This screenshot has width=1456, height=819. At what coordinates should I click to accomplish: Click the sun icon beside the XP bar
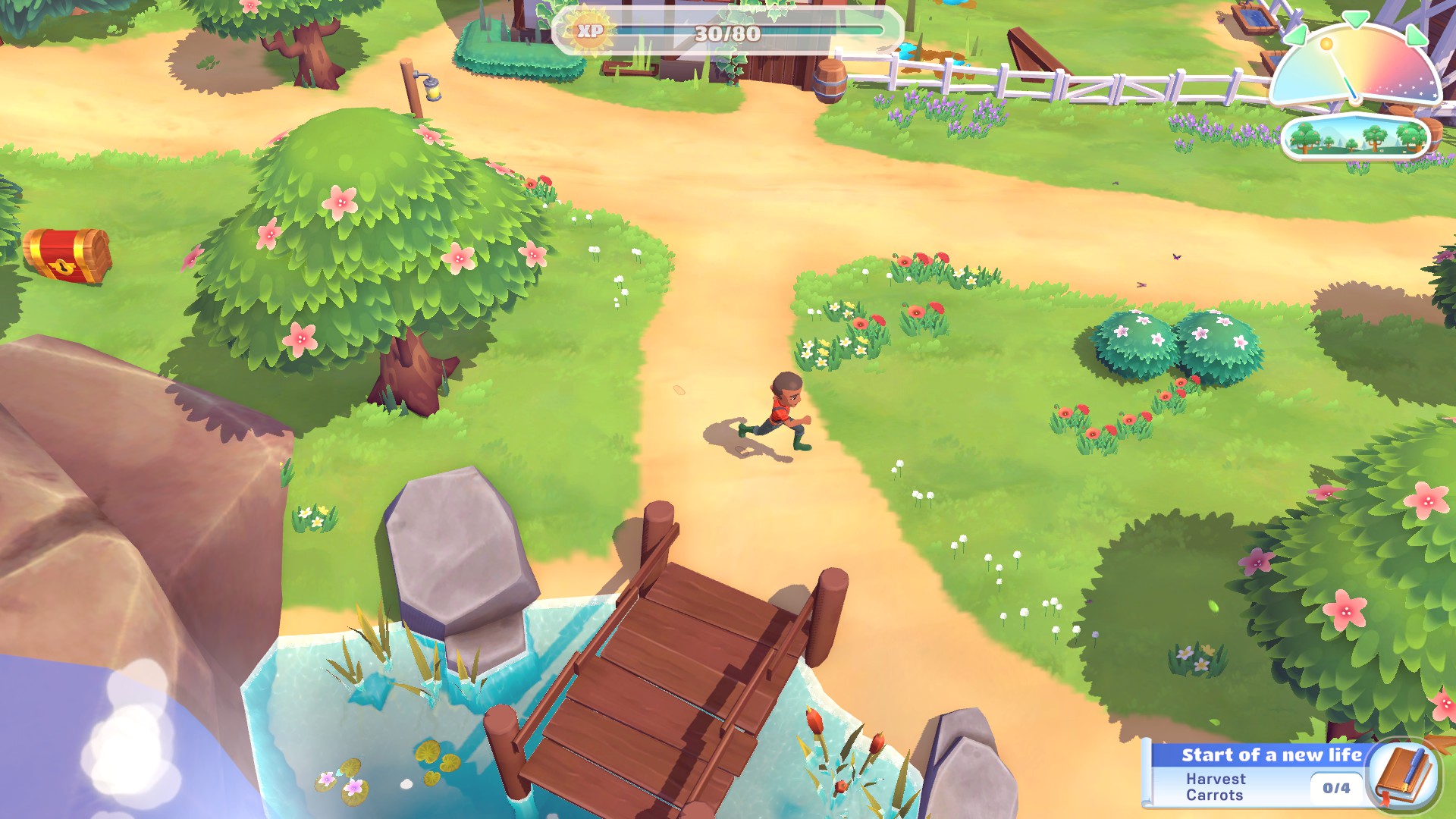coord(590,29)
